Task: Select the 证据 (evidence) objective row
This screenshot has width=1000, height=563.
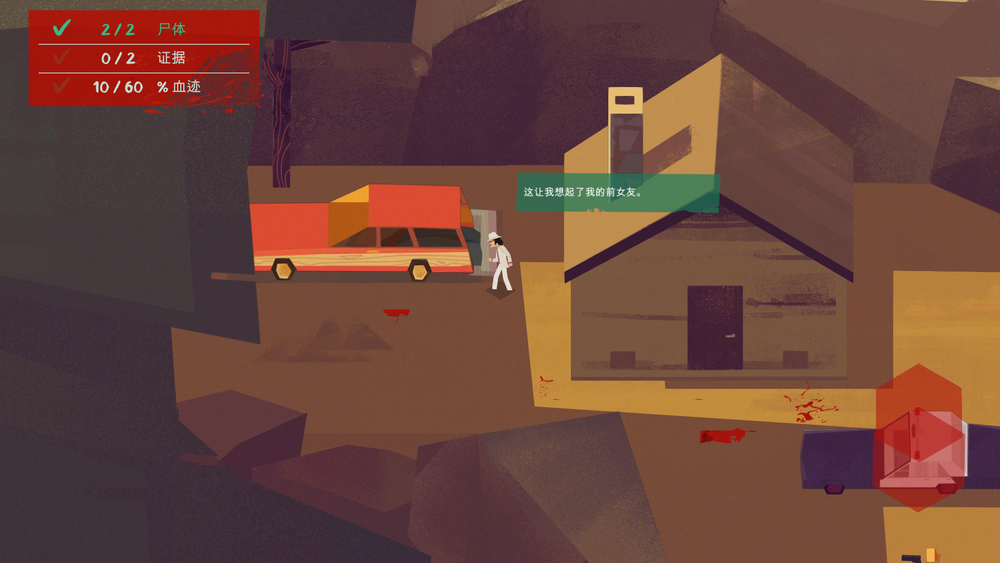Action: (x=144, y=58)
